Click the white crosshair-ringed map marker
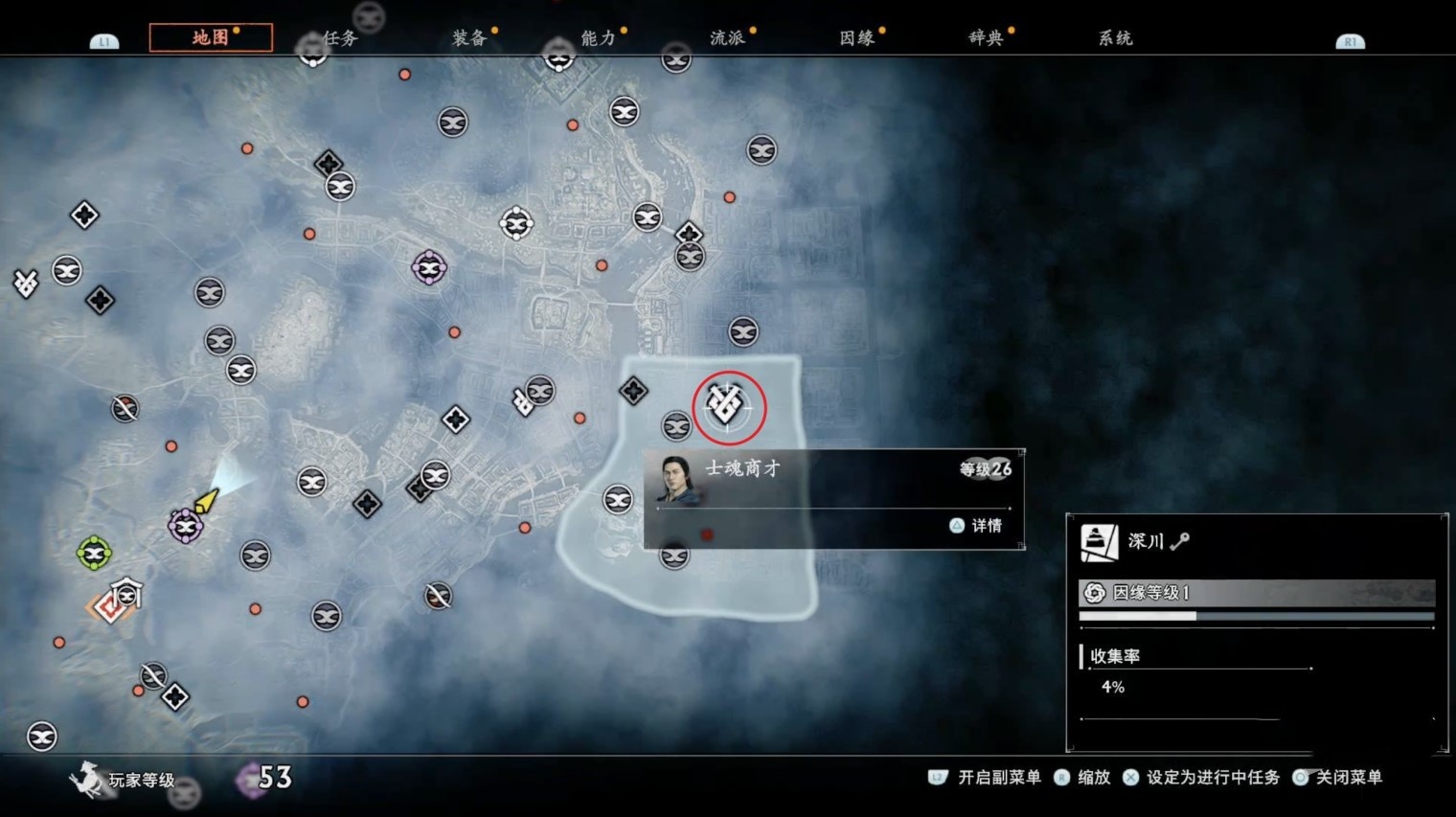Screen dimensions: 1456x817 [x=516, y=224]
